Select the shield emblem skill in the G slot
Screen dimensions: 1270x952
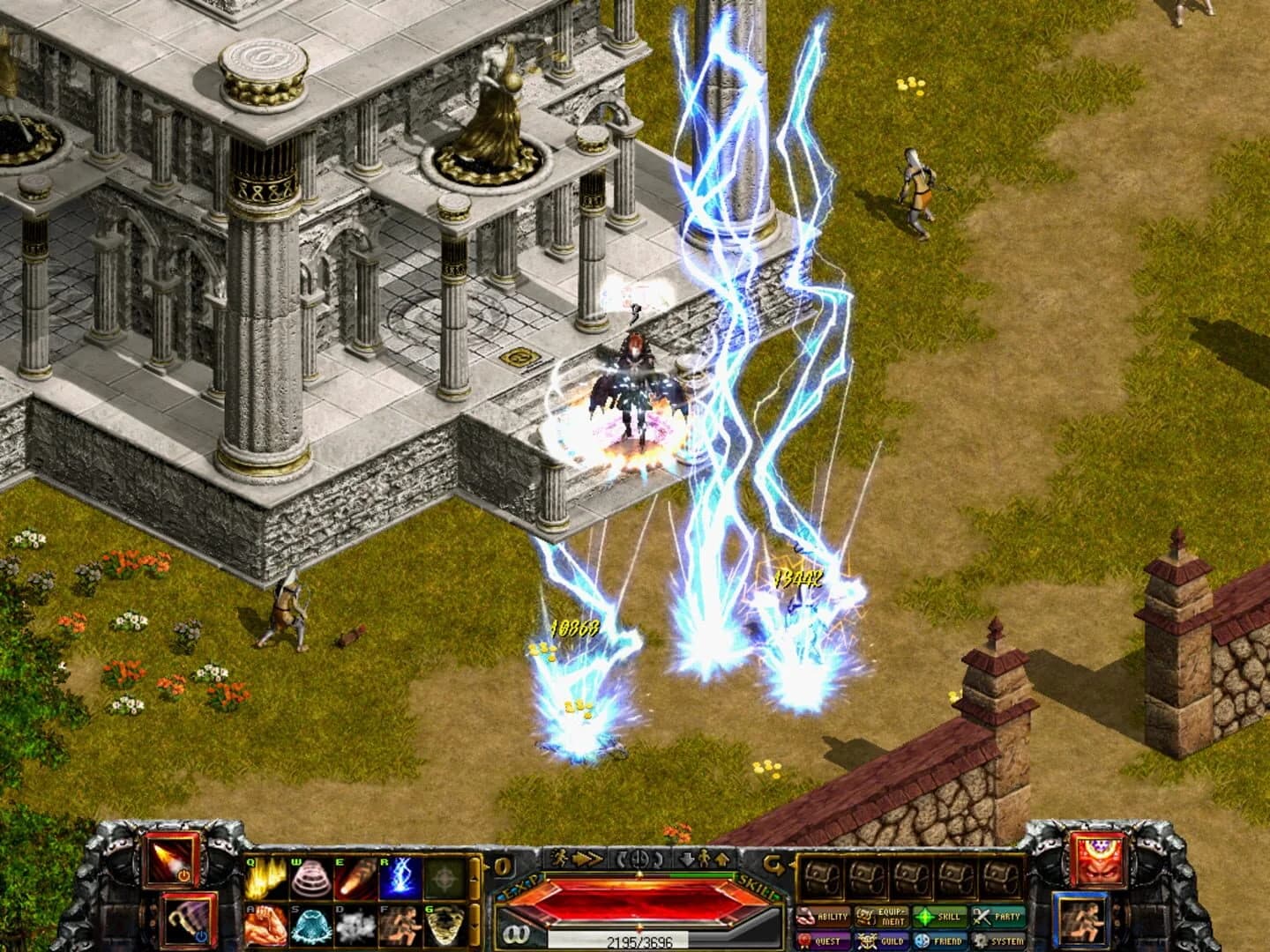444,926
